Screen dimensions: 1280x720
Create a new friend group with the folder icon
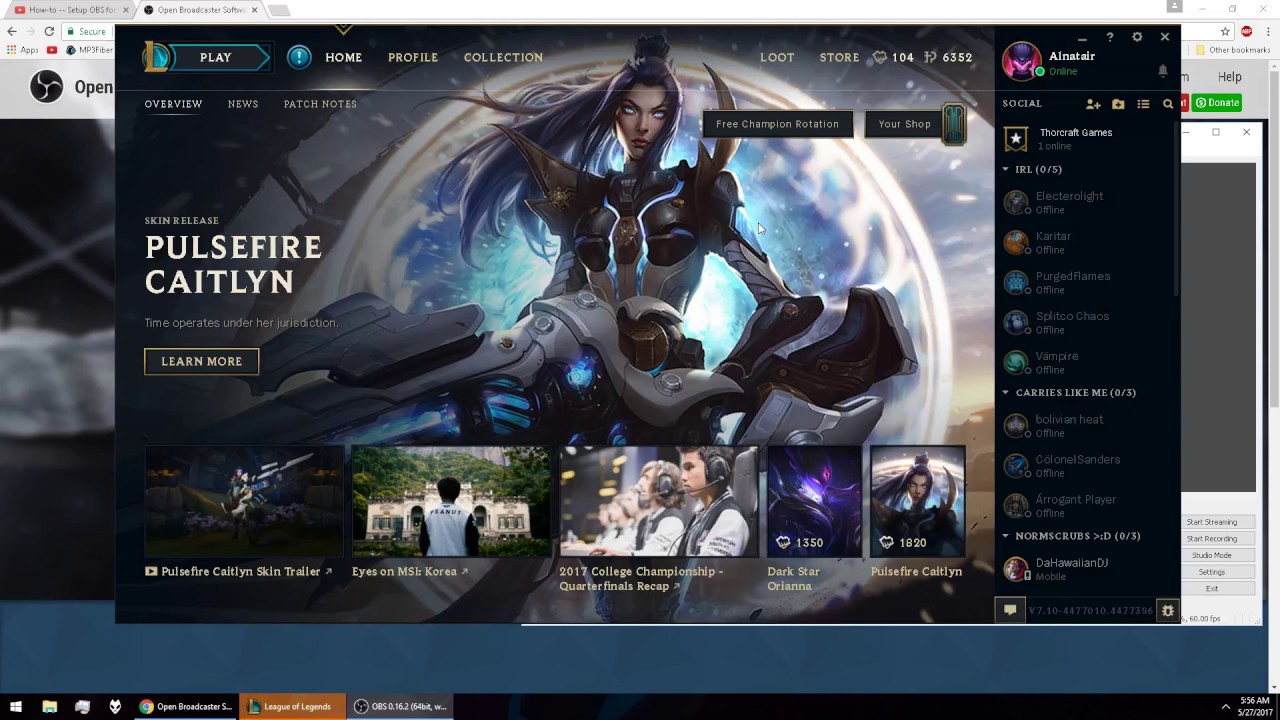pos(1118,104)
